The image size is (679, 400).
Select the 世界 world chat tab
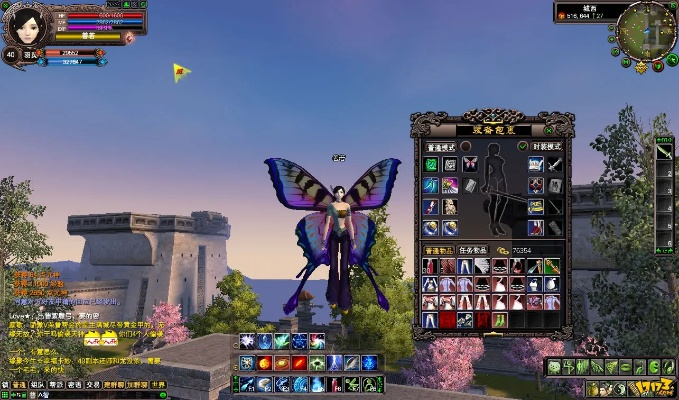(158, 384)
